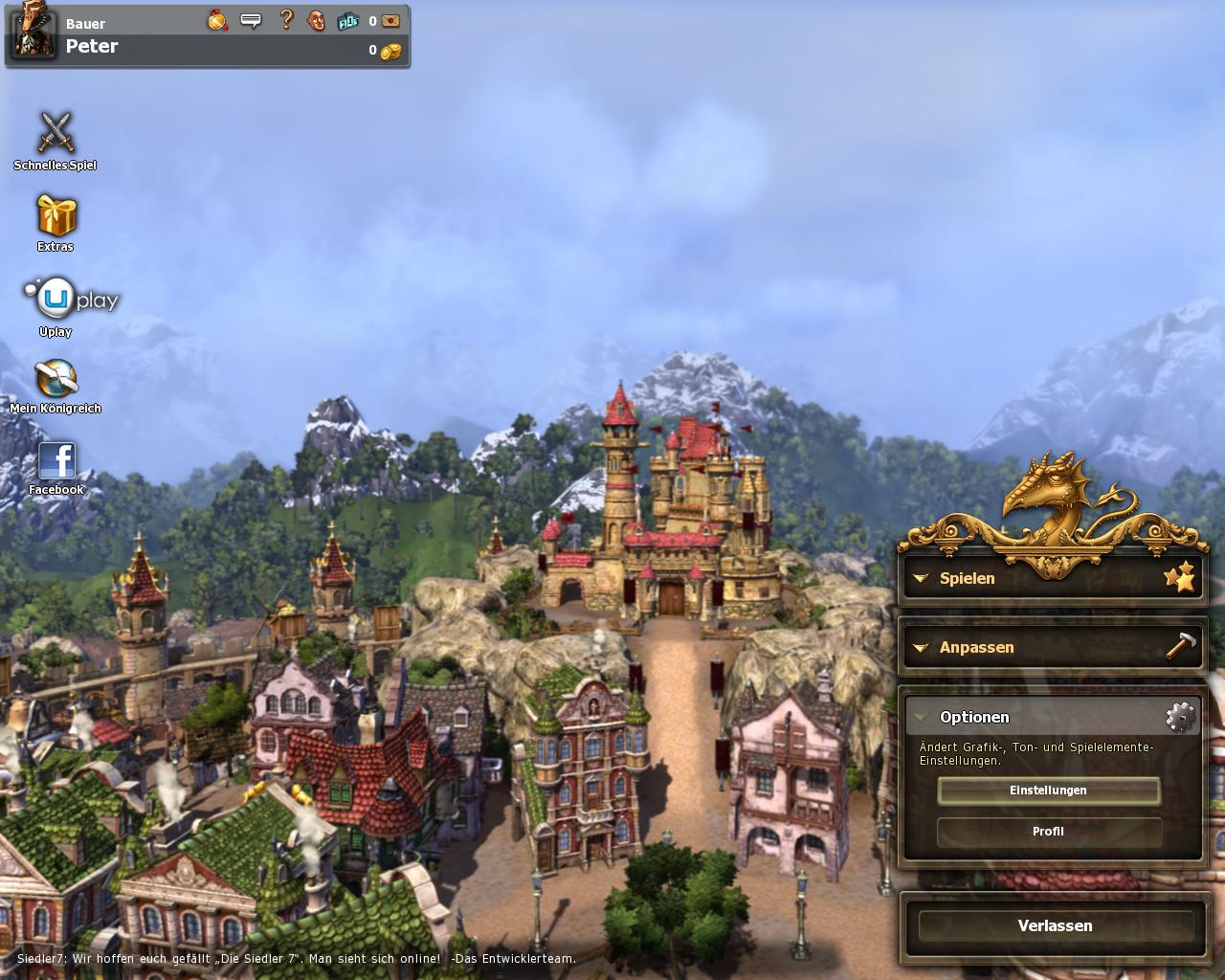Show help via the question mark
The height and width of the screenshot is (980, 1225).
tap(285, 20)
